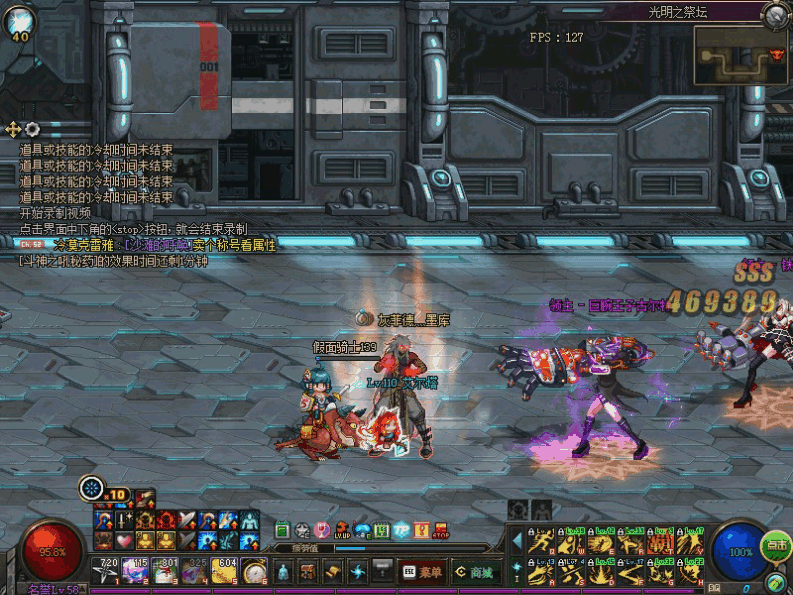Open the scroll quest button

(332, 572)
